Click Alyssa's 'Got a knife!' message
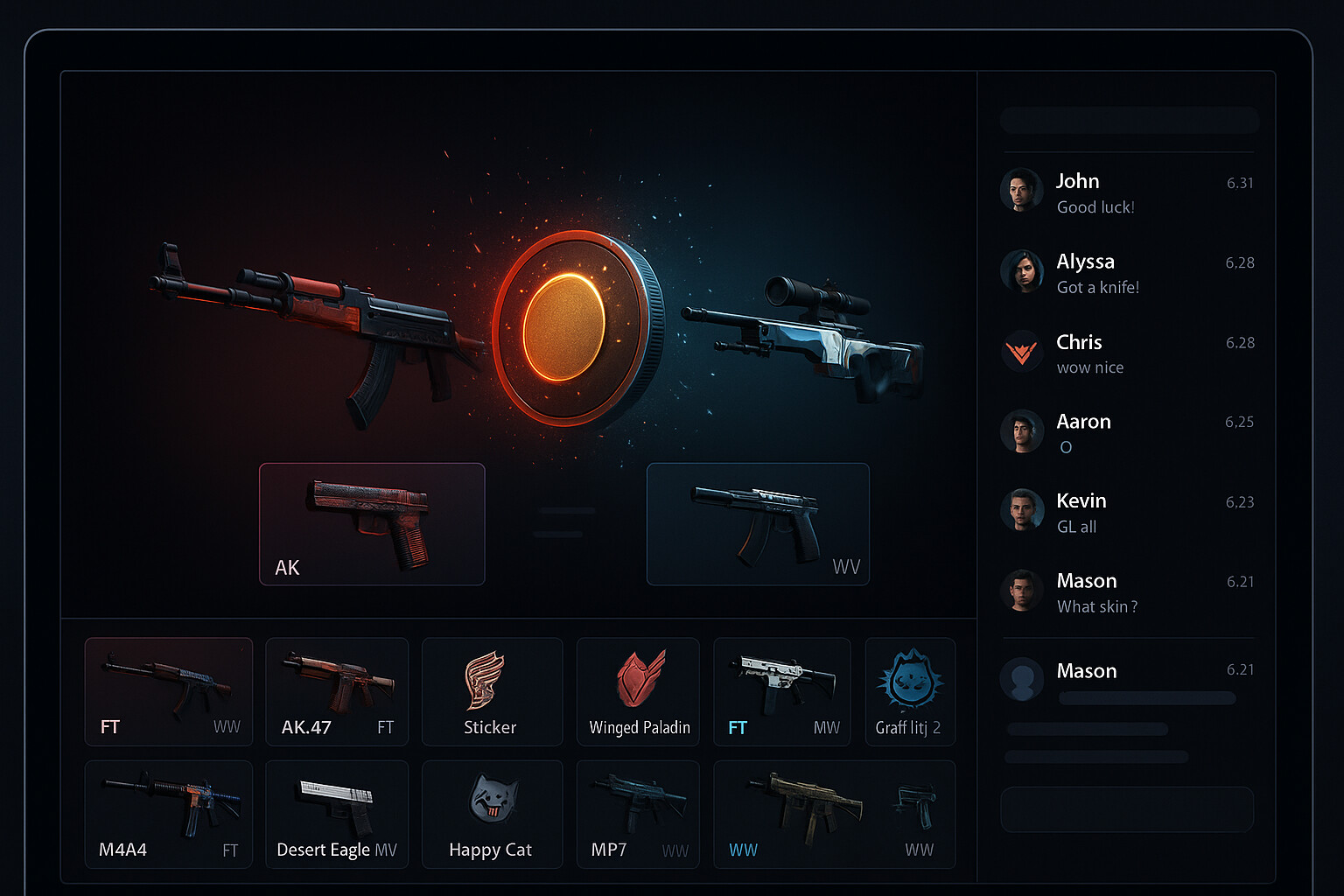 [x=1097, y=287]
